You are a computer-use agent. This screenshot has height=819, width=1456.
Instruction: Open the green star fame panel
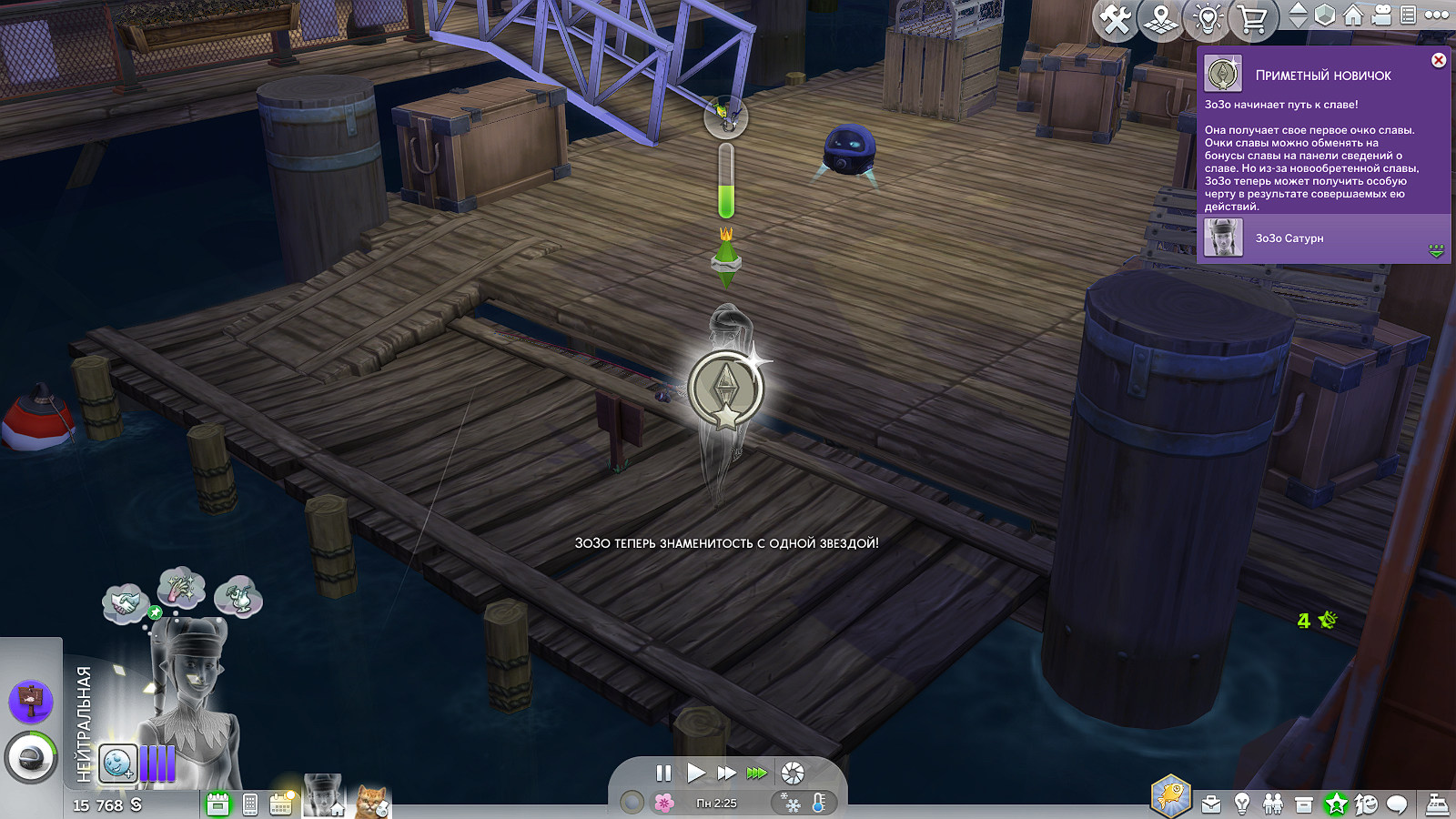1336,804
